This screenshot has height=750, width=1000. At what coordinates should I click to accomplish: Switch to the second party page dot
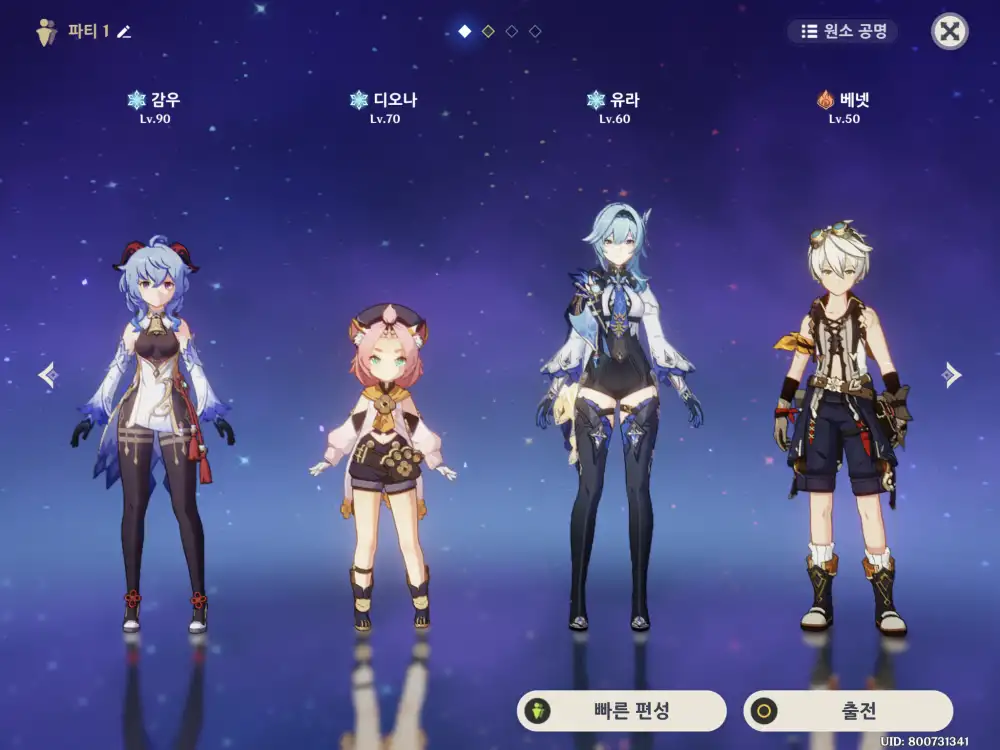tap(488, 31)
